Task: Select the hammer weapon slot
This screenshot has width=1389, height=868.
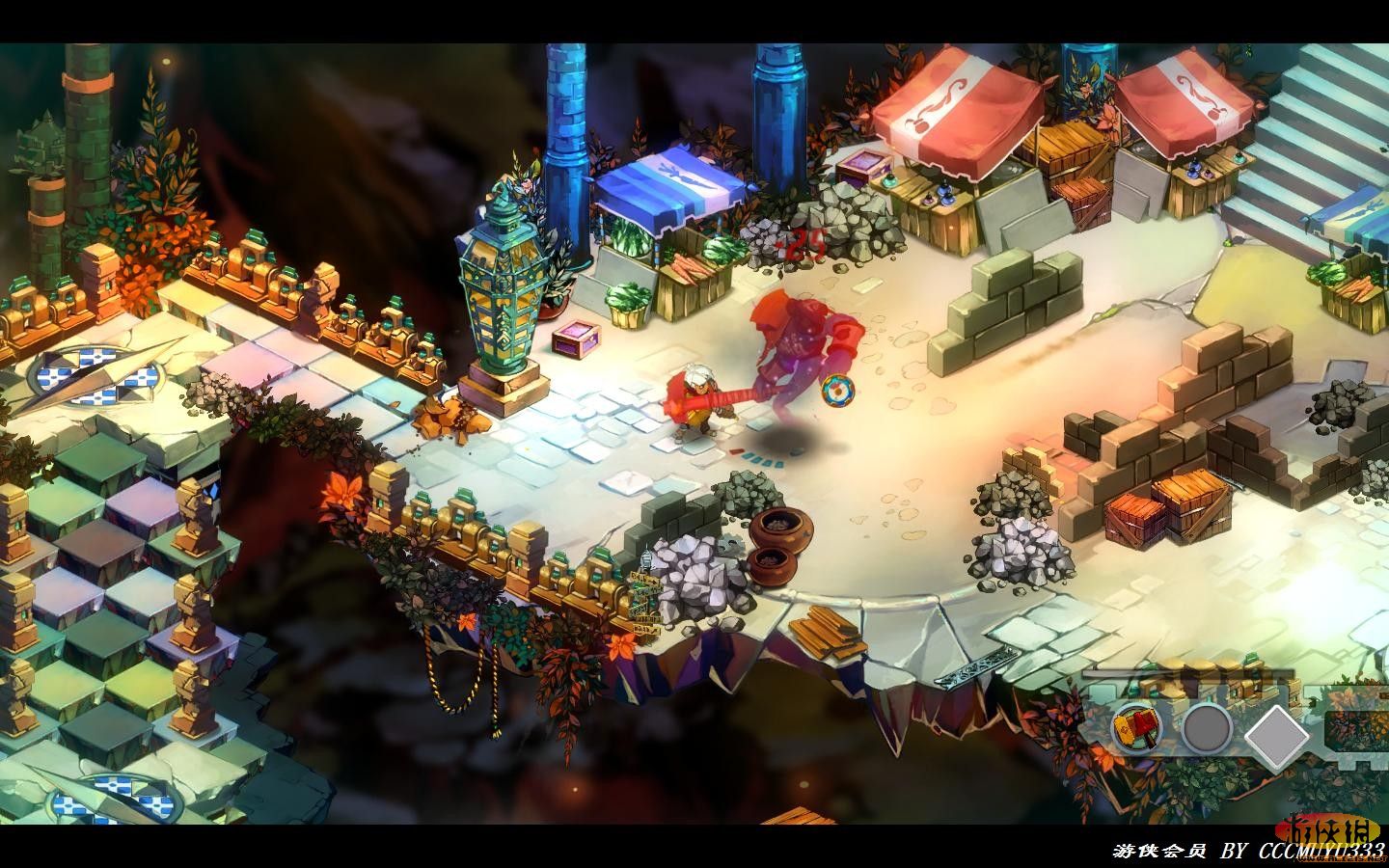Action: click(1136, 728)
